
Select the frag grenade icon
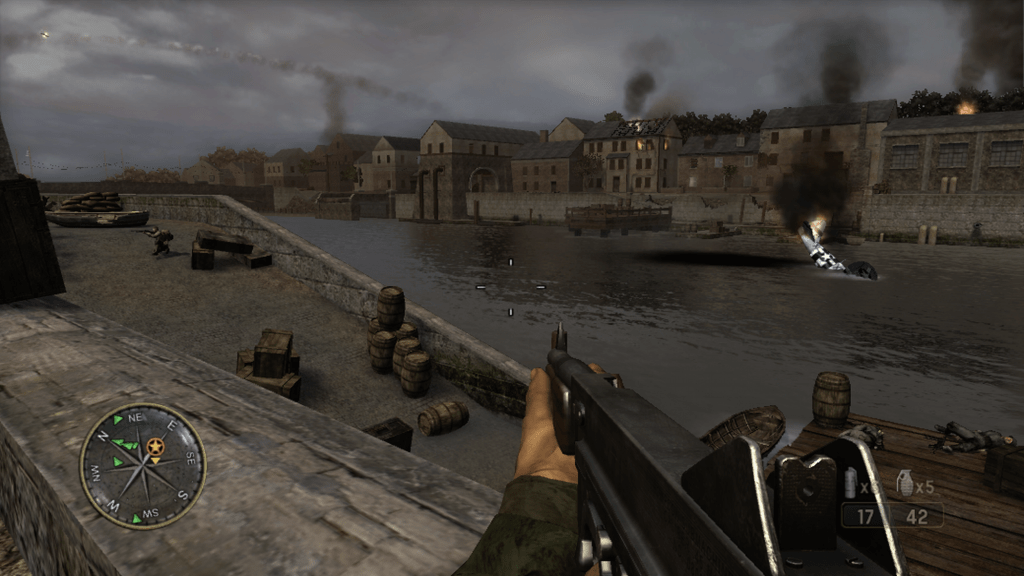click(905, 484)
